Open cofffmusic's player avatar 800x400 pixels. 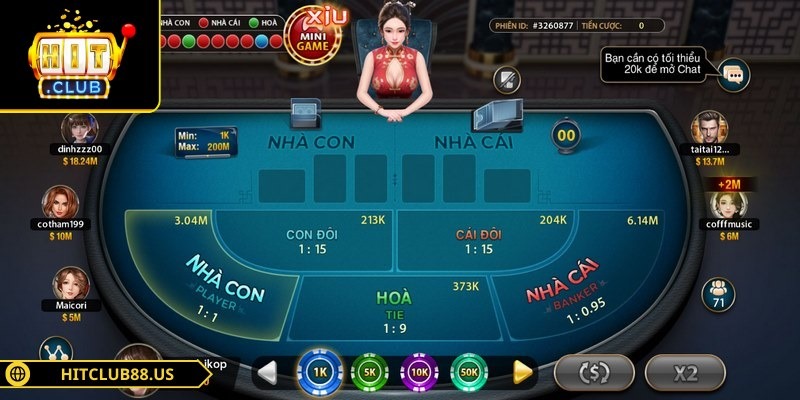pos(727,207)
